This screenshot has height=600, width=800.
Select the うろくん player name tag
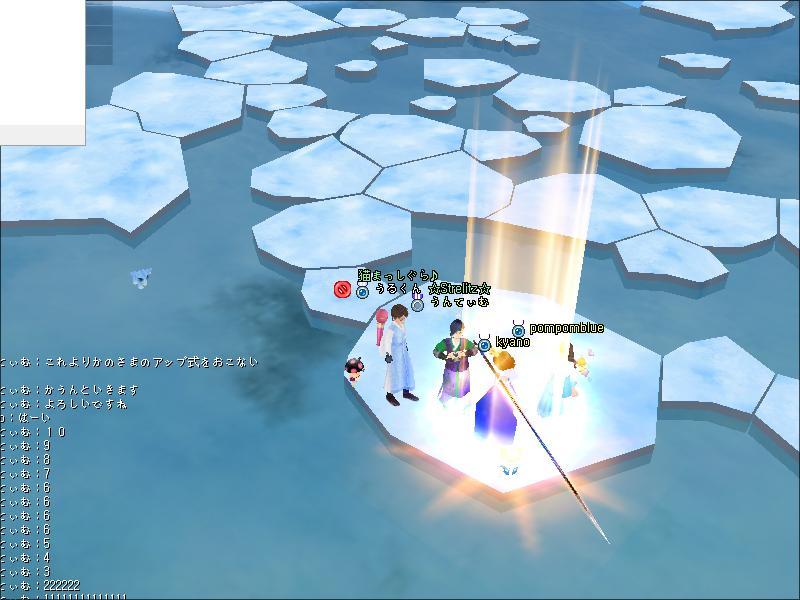pyautogui.click(x=397, y=290)
